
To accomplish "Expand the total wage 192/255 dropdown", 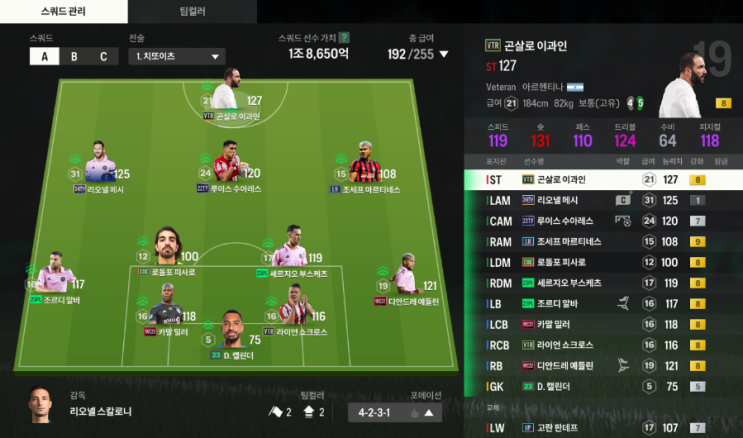I will pyautogui.click(x=444, y=55).
